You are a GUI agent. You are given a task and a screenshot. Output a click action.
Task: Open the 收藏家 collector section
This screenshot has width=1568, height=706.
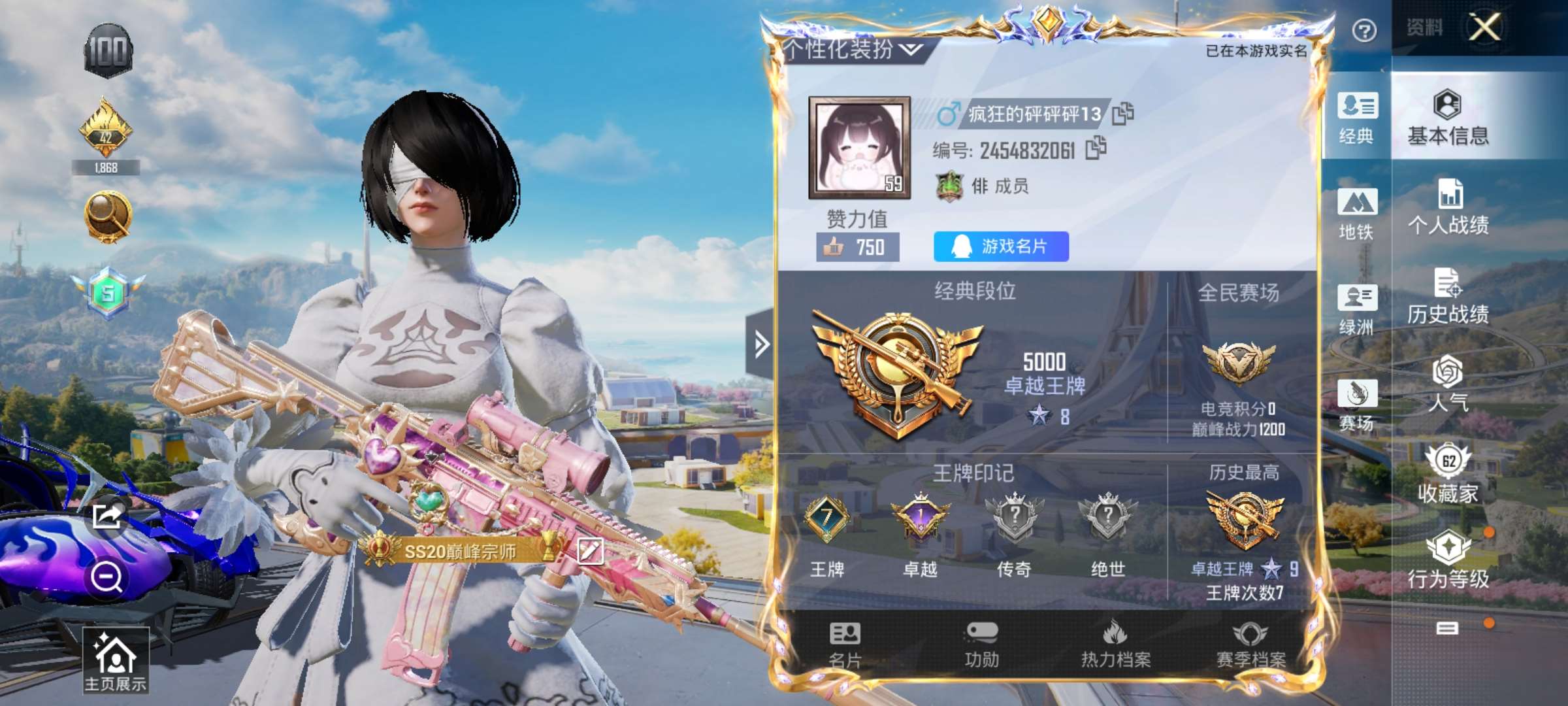pyautogui.click(x=1448, y=473)
